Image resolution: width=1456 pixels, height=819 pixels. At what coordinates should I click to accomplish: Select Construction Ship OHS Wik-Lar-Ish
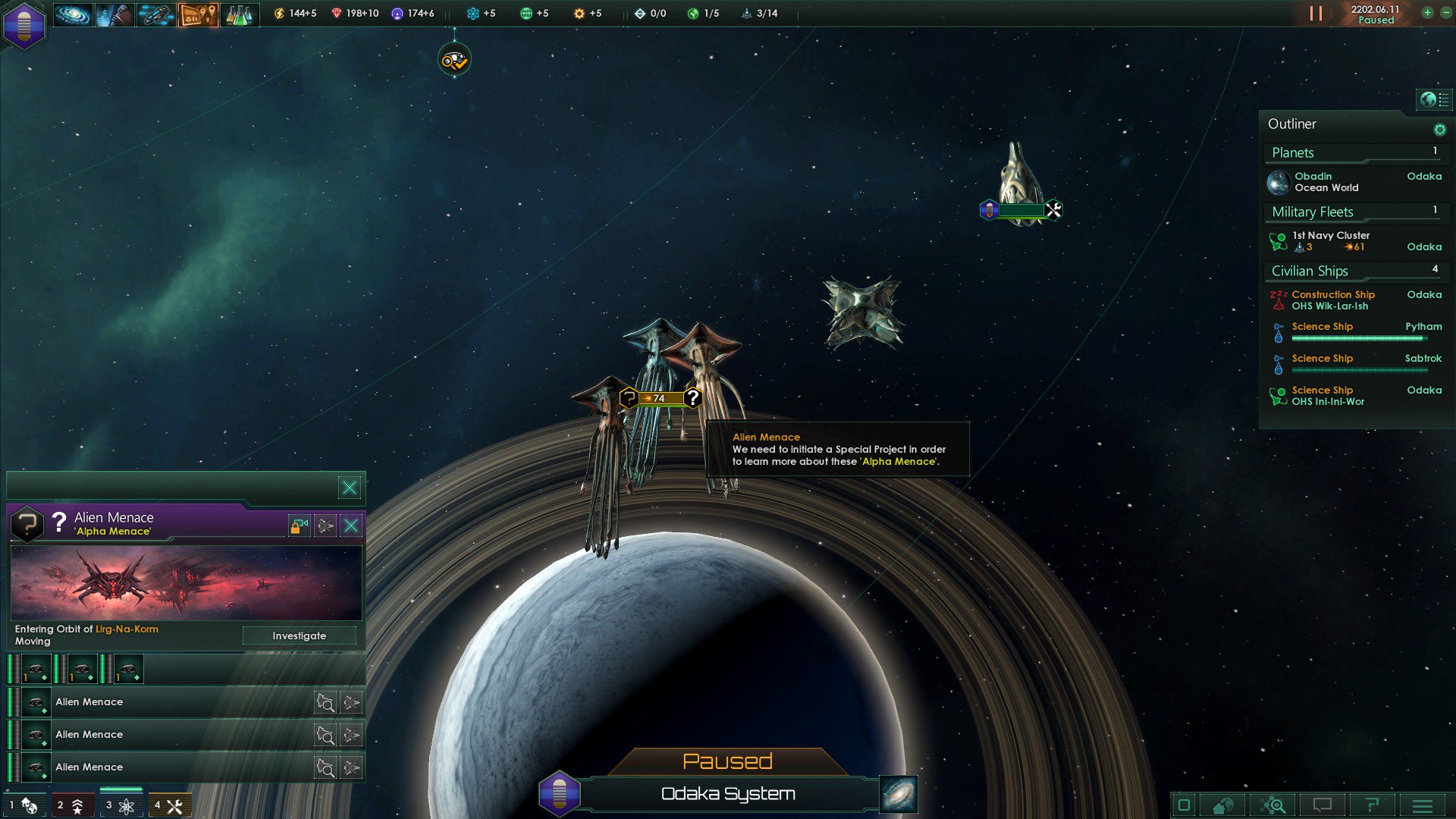1332,300
